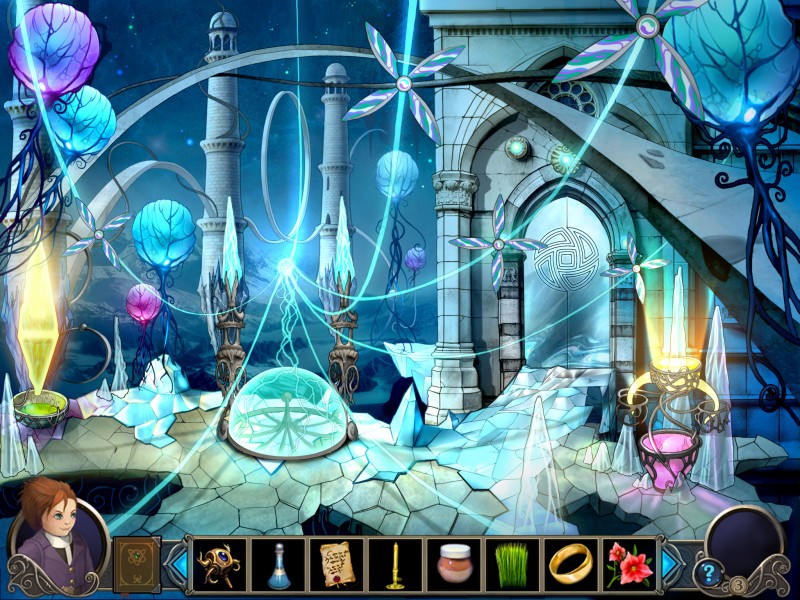
Task: Pick the green grass bundle
Action: click(x=512, y=564)
